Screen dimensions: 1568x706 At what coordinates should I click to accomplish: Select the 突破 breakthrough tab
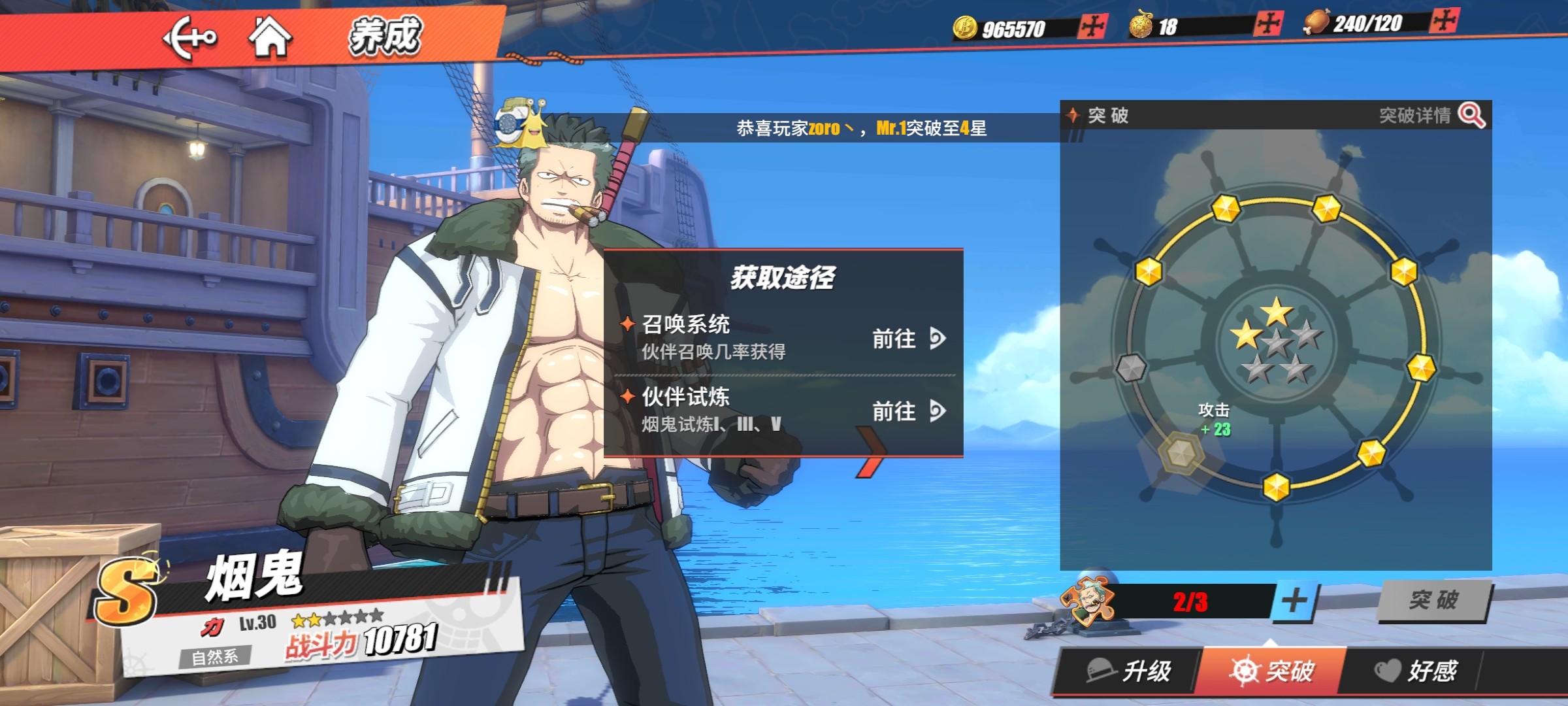1272,671
